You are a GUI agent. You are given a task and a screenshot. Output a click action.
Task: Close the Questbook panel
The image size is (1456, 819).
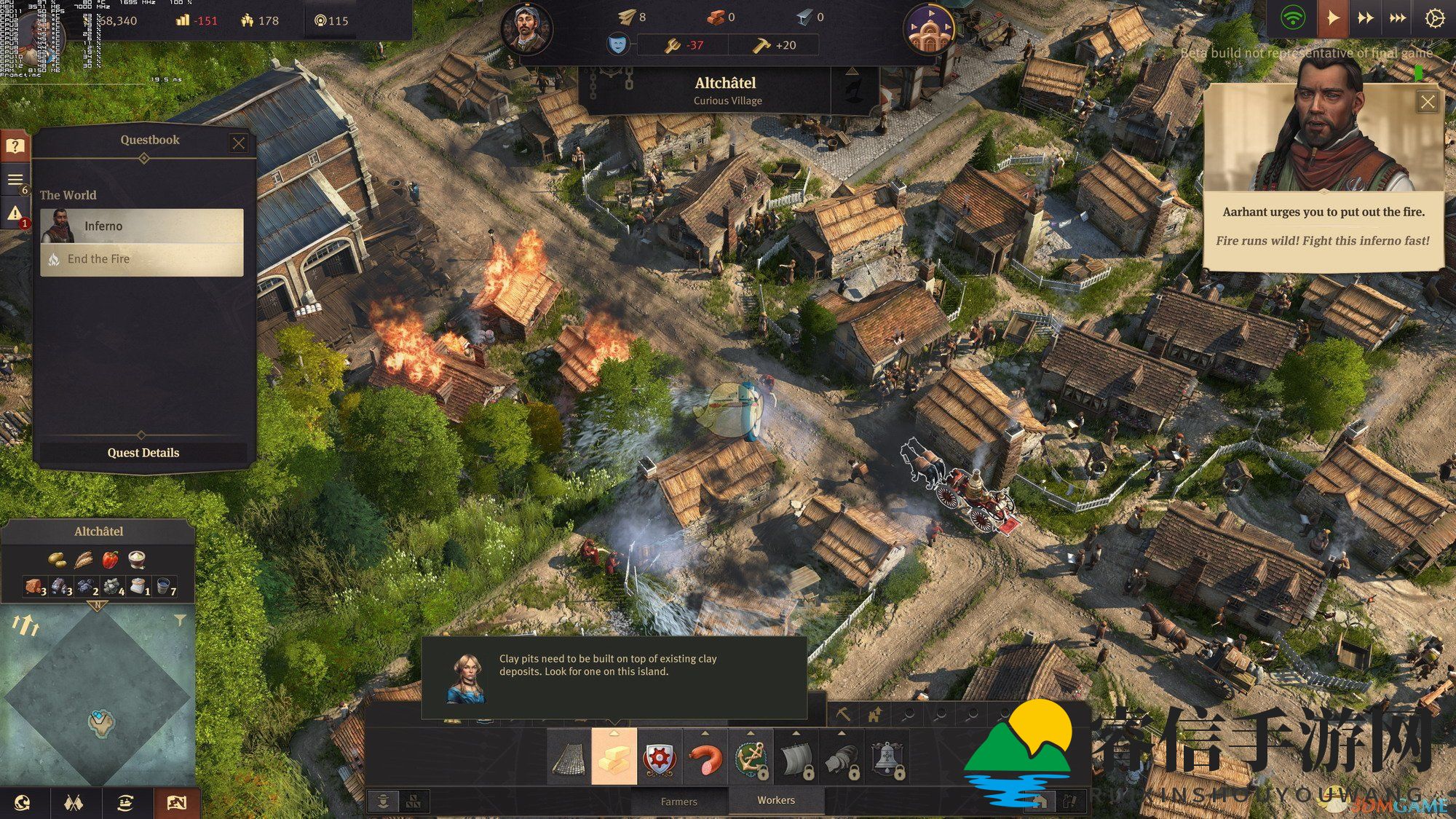click(x=238, y=143)
